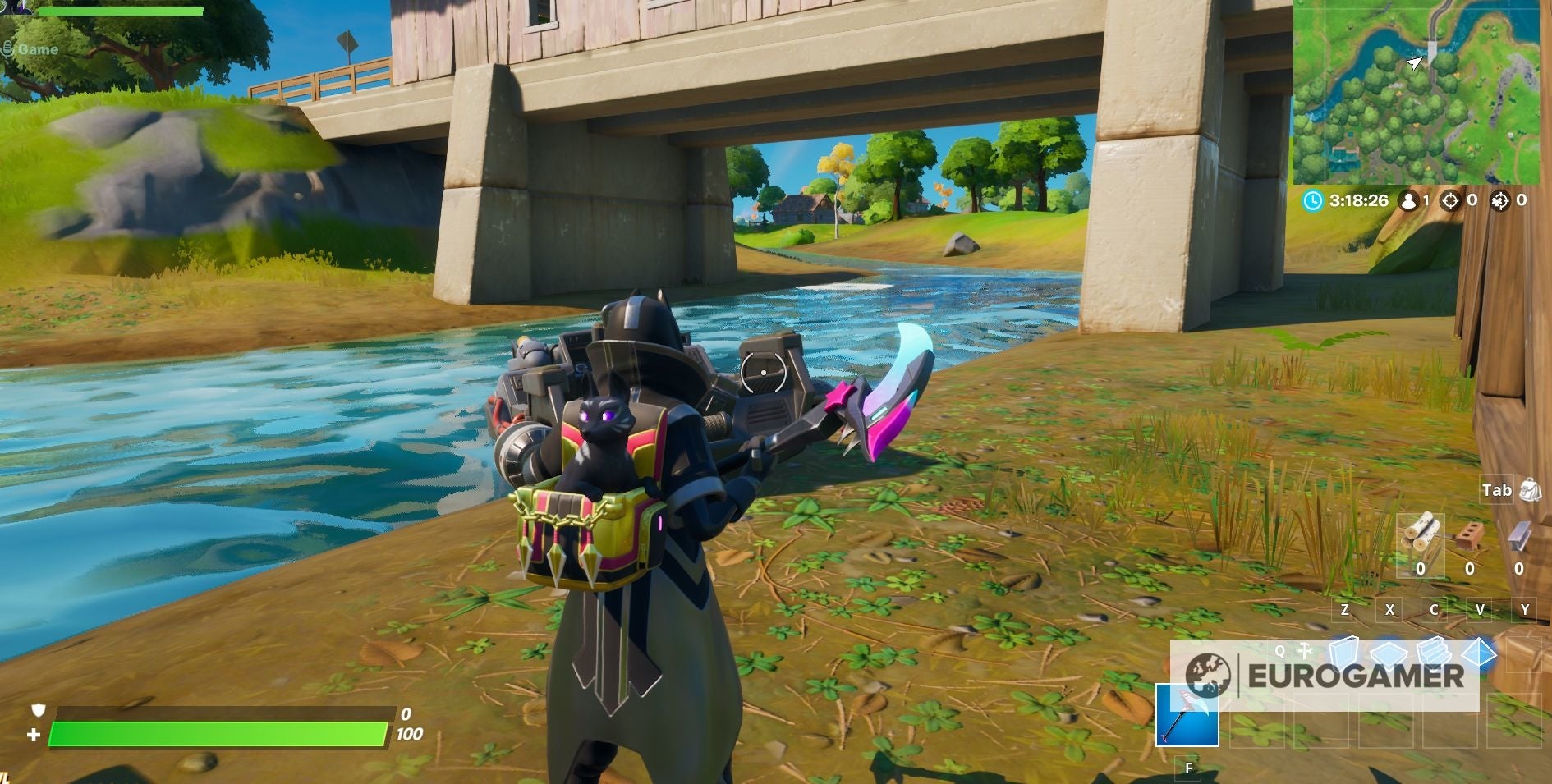Click the eliminations crosshair icon
Viewport: 1552px width, 784px height.
1450,201
